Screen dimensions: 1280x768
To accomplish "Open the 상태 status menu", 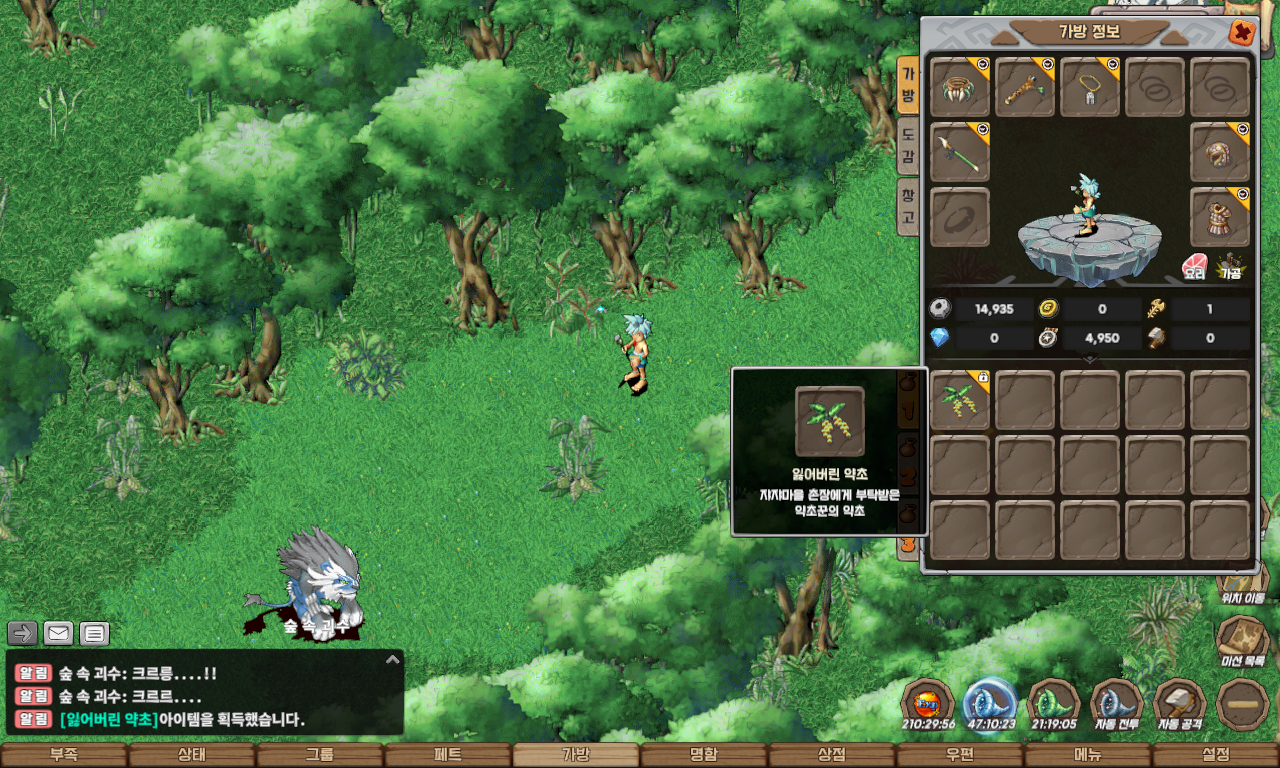I will 191,755.
